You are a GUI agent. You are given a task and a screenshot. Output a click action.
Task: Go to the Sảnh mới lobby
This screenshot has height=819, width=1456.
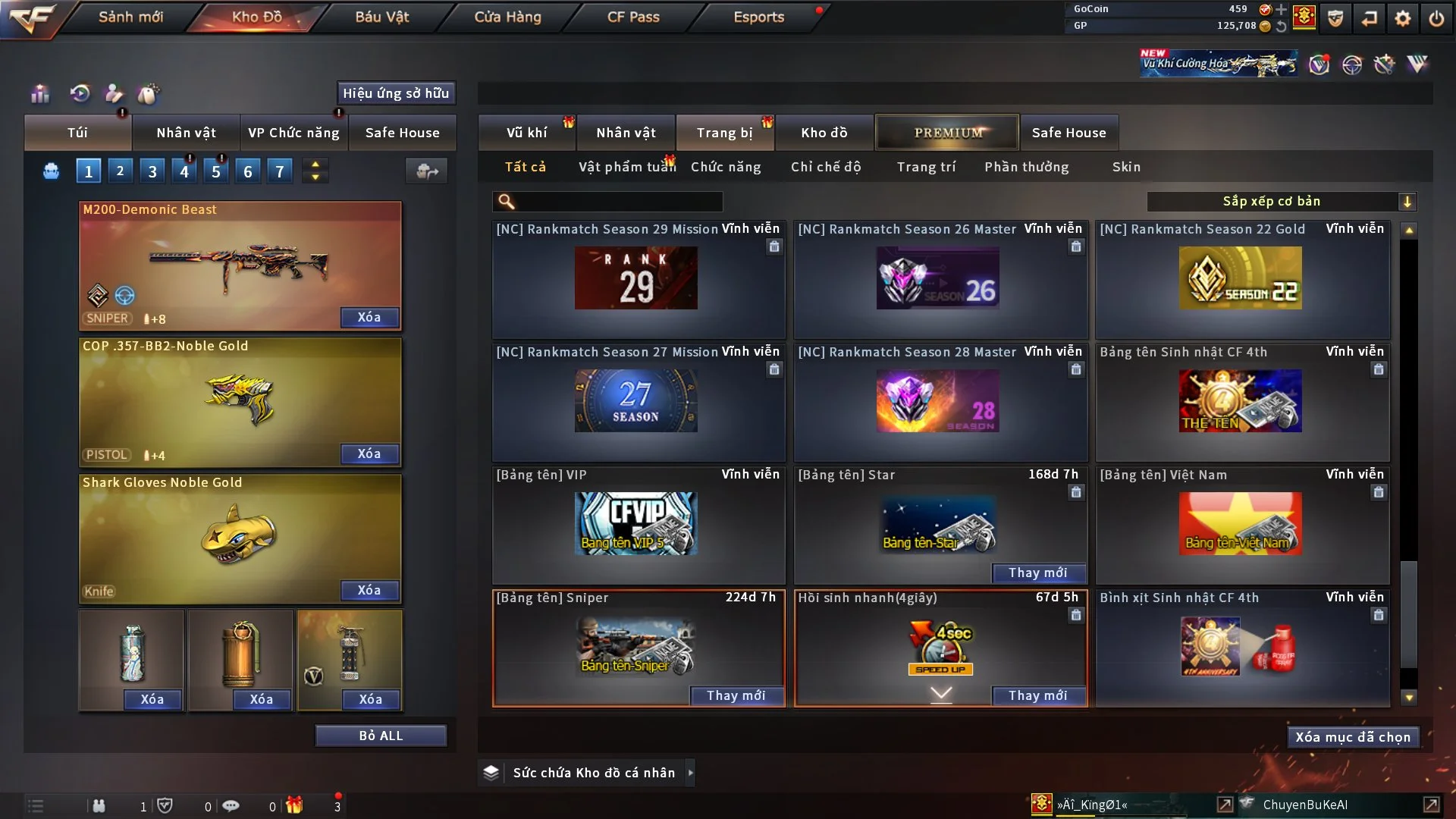(130, 17)
